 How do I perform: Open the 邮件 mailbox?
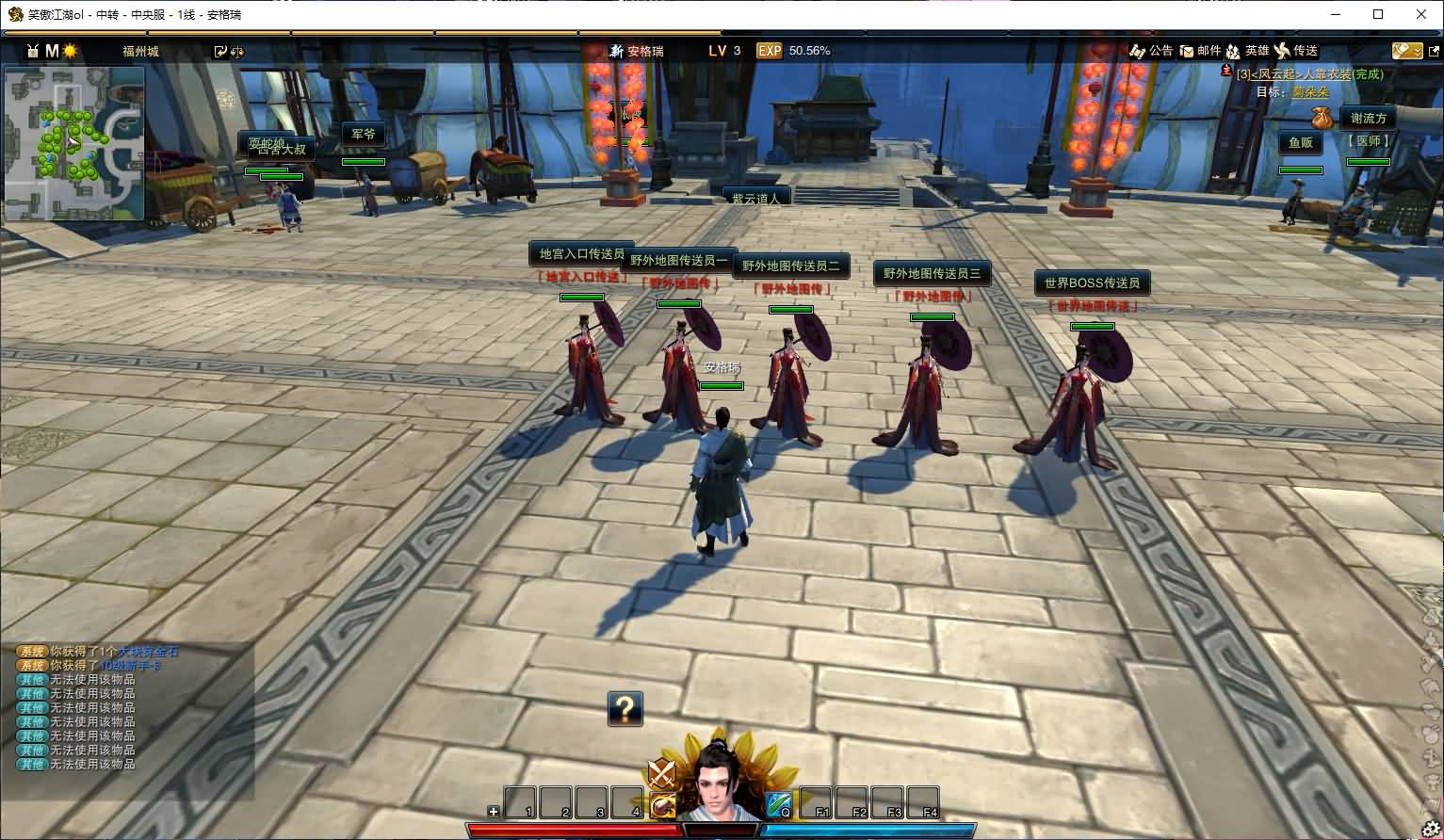click(1200, 51)
